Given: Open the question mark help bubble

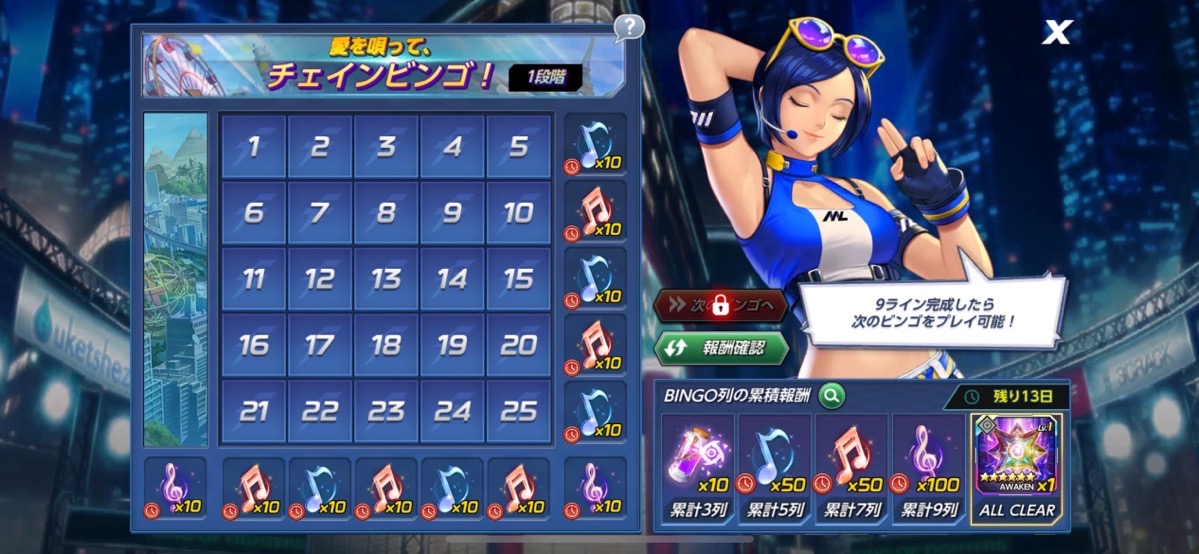Looking at the screenshot, I should (x=628, y=27).
